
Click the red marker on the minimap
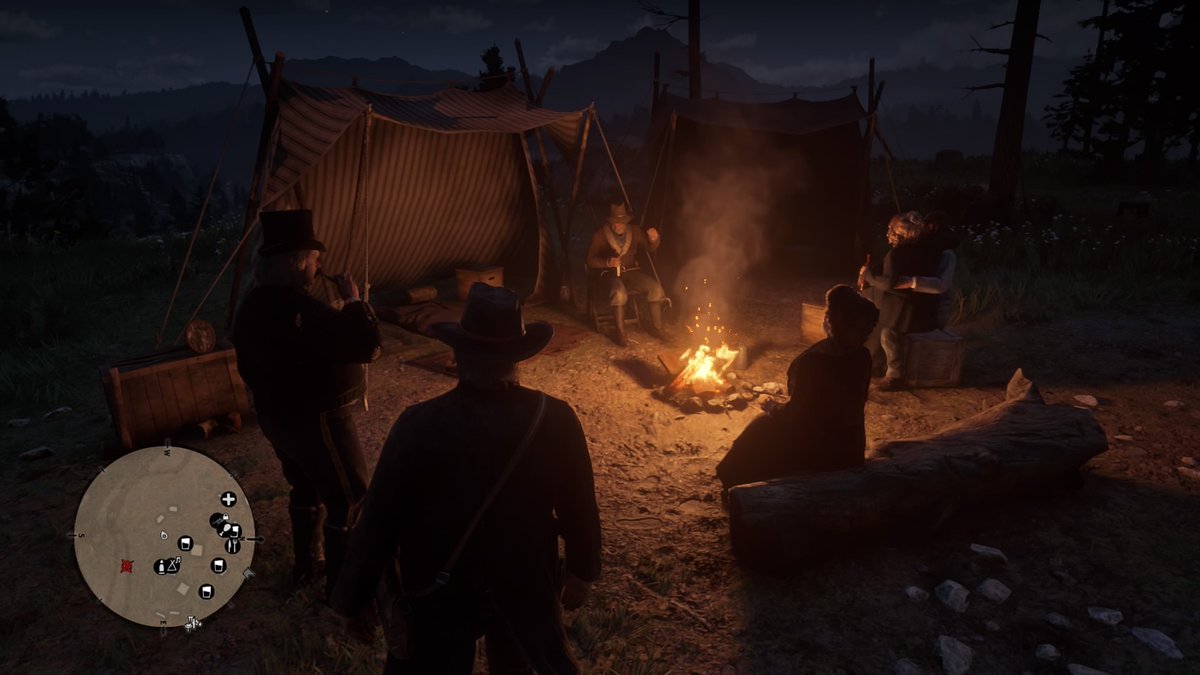coord(126,565)
